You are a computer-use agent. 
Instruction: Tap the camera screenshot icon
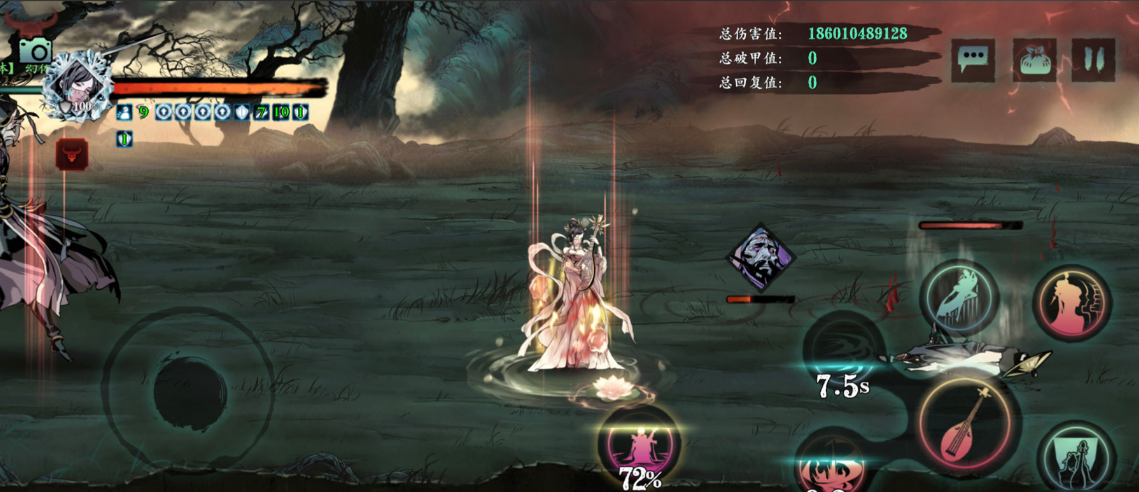pyautogui.click(x=34, y=50)
